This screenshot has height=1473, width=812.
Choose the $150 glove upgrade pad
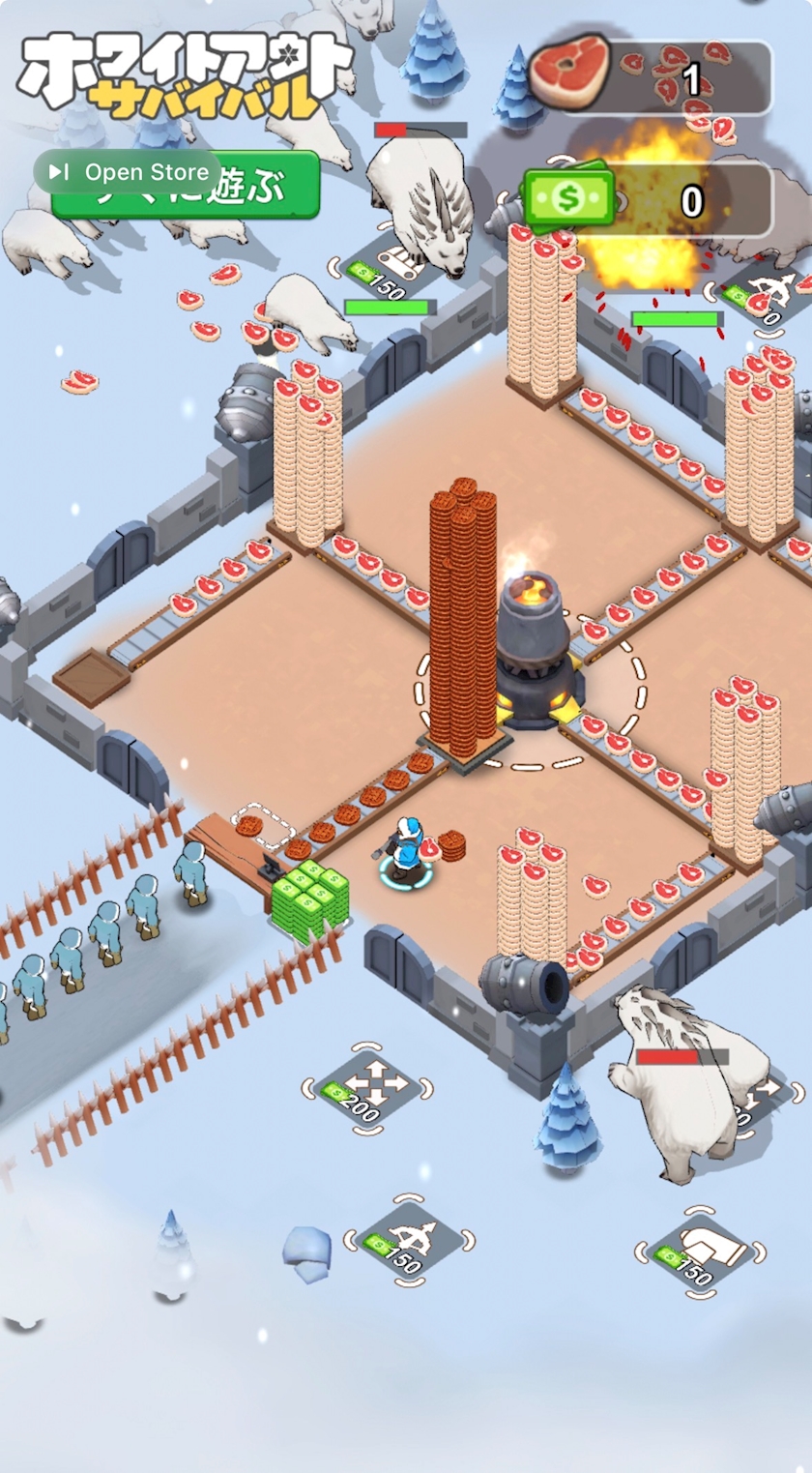coord(700,1252)
